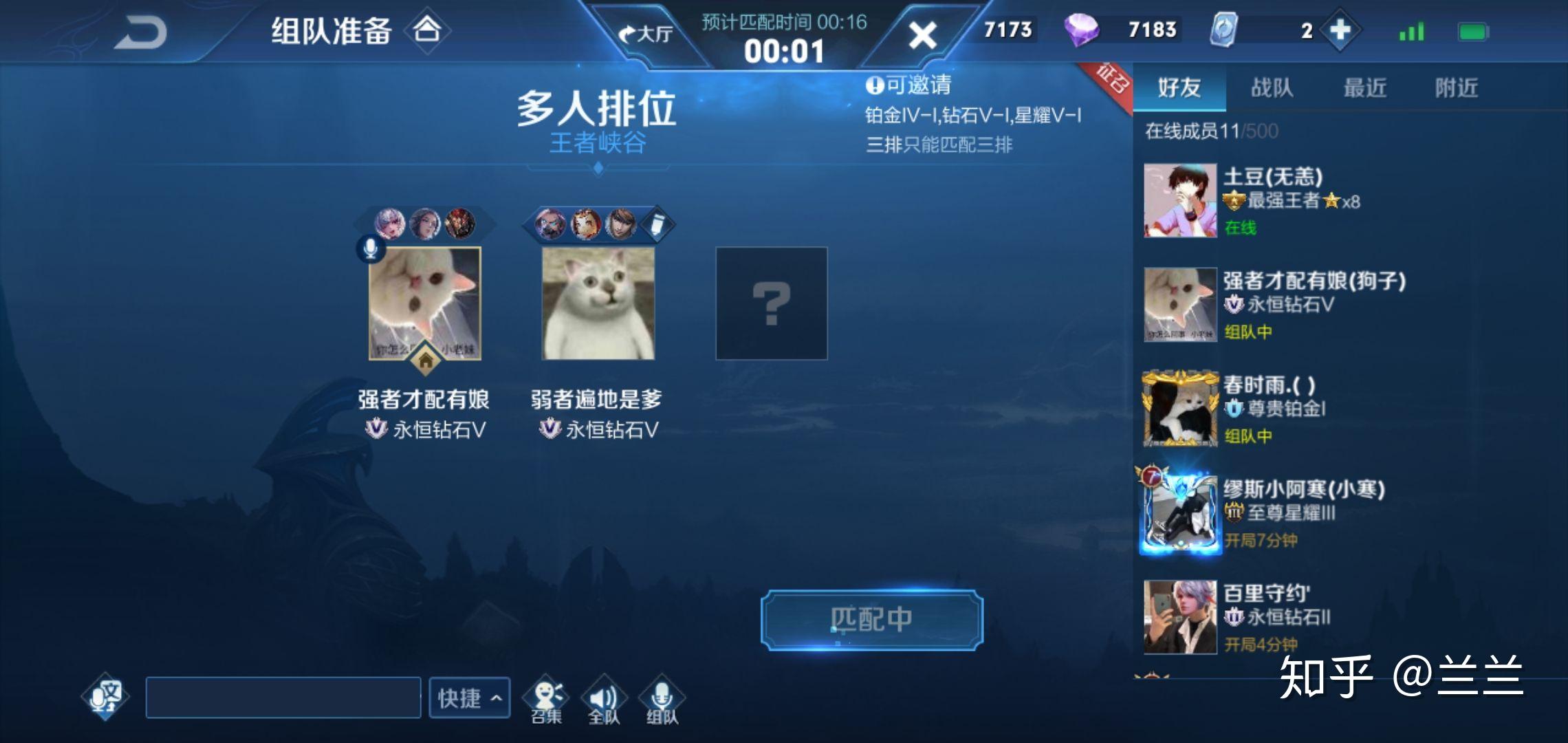Viewport: 1568px width, 743px height.
Task: Add more tickets with the plus button
Action: [x=1340, y=30]
